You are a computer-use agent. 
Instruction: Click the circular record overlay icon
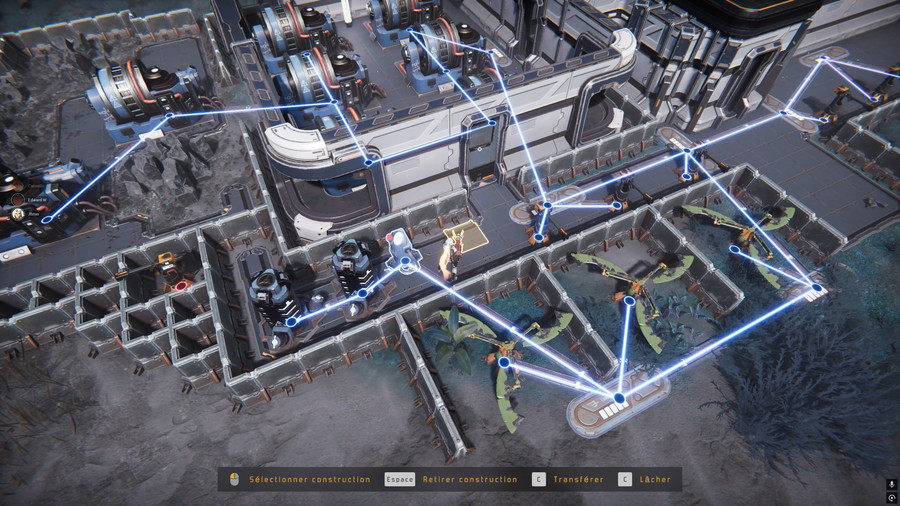click(x=891, y=497)
